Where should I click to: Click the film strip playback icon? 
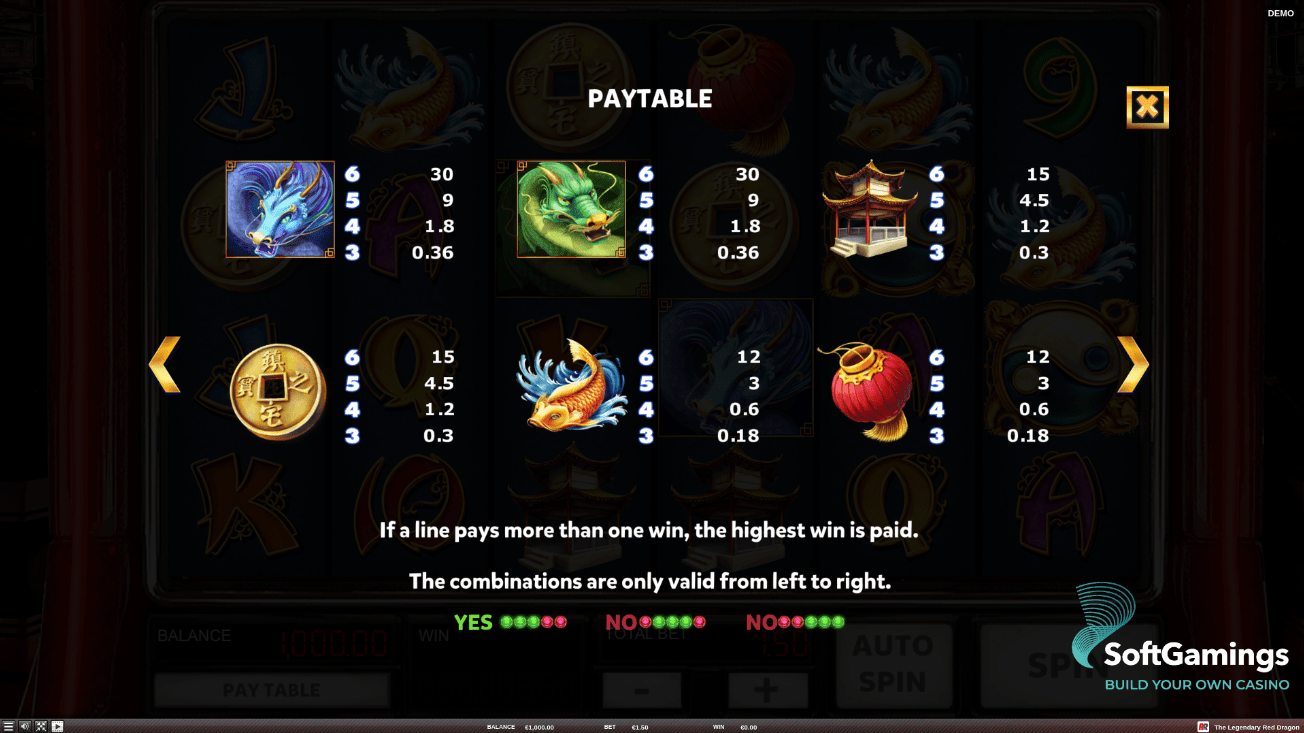pyautogui.click(x=57, y=726)
